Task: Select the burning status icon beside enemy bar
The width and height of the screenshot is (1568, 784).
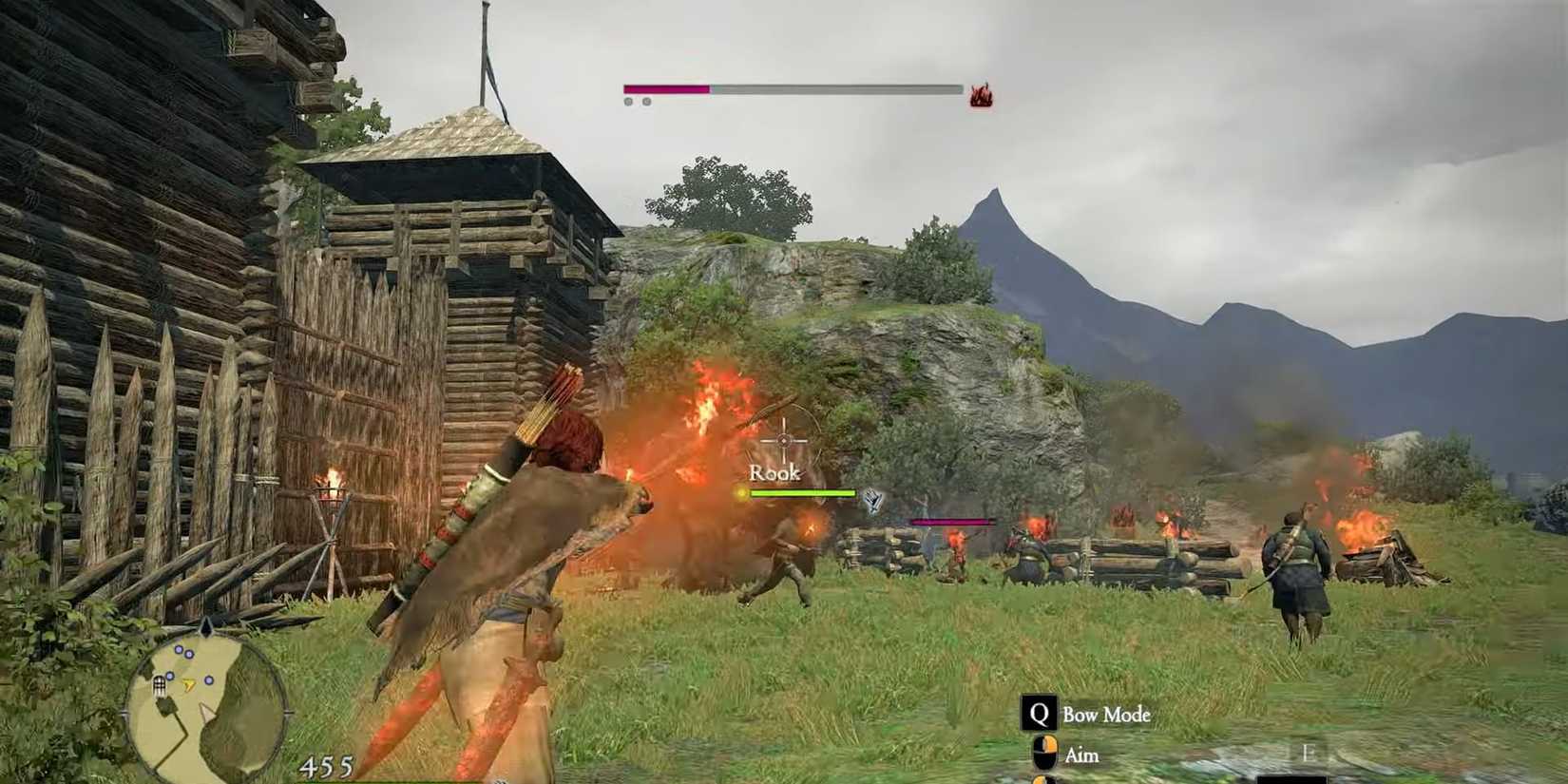Action: [981, 95]
